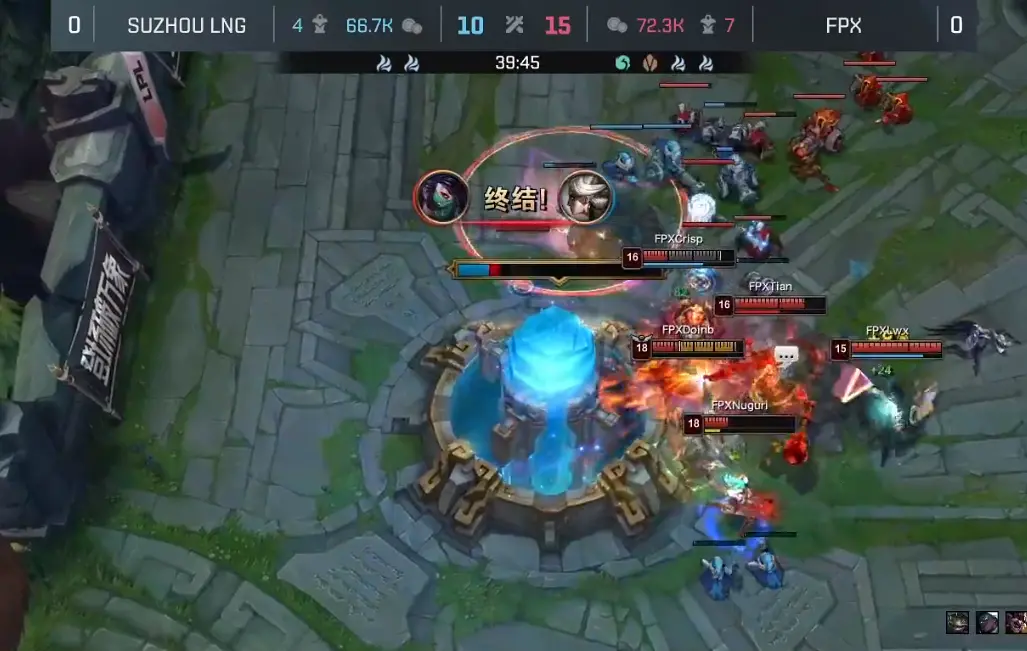Viewport: 1027px width, 651px height.
Task: Select the FPX team name
Action: (844, 25)
